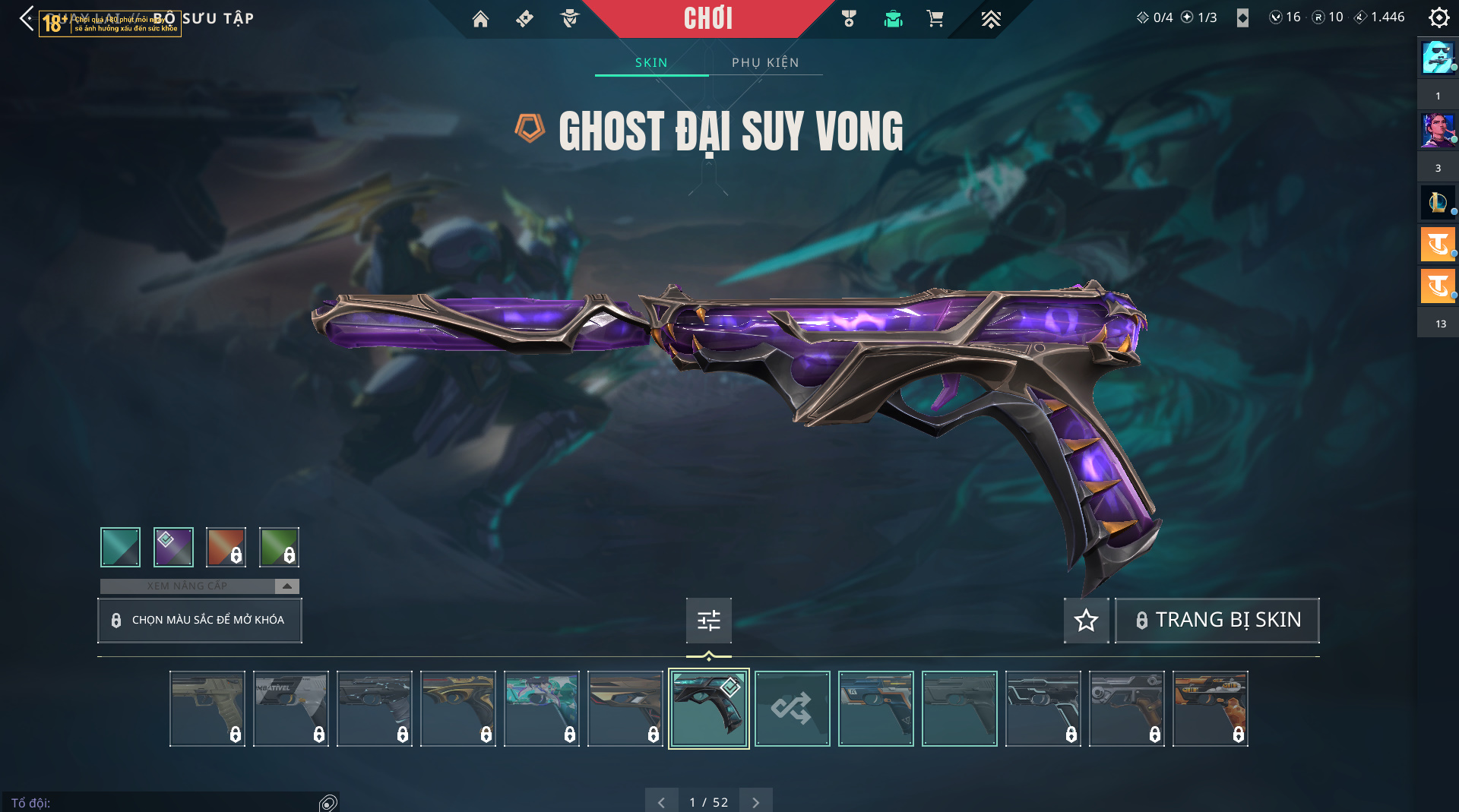The image size is (1459, 812).
Task: Go to the home screen icon
Action: pyautogui.click(x=480, y=19)
